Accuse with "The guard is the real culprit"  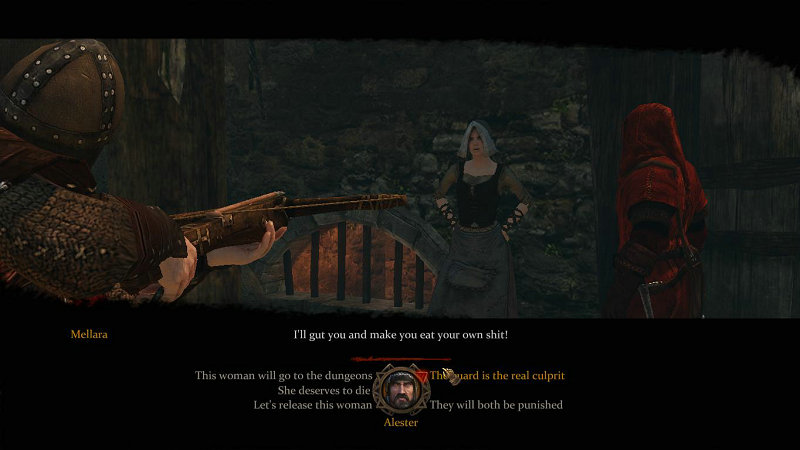[497, 375]
